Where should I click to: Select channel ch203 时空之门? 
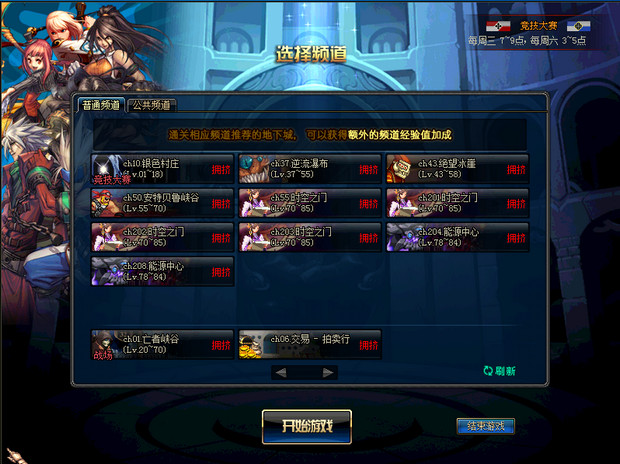[310, 237]
